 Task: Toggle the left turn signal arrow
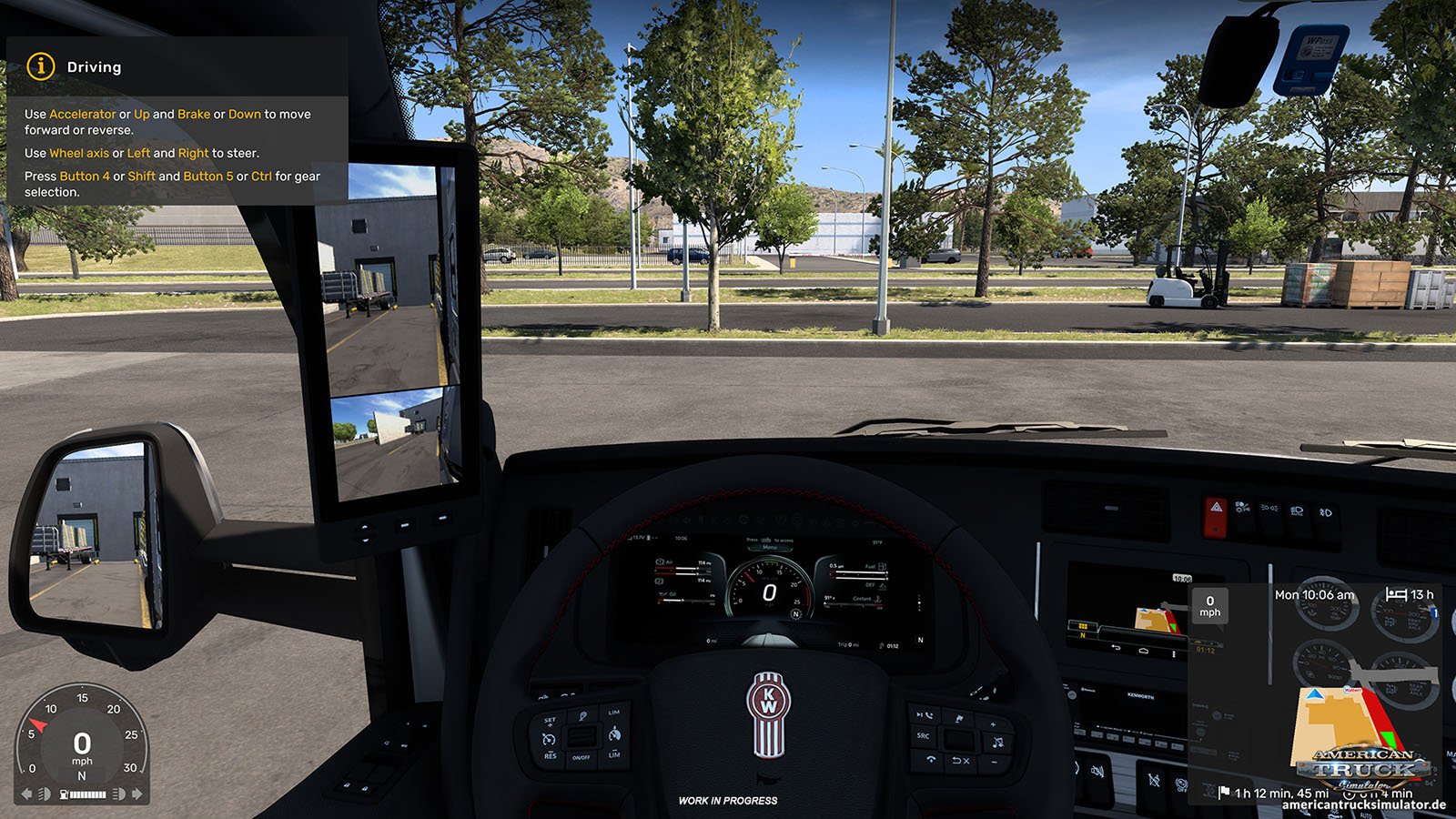point(26,794)
